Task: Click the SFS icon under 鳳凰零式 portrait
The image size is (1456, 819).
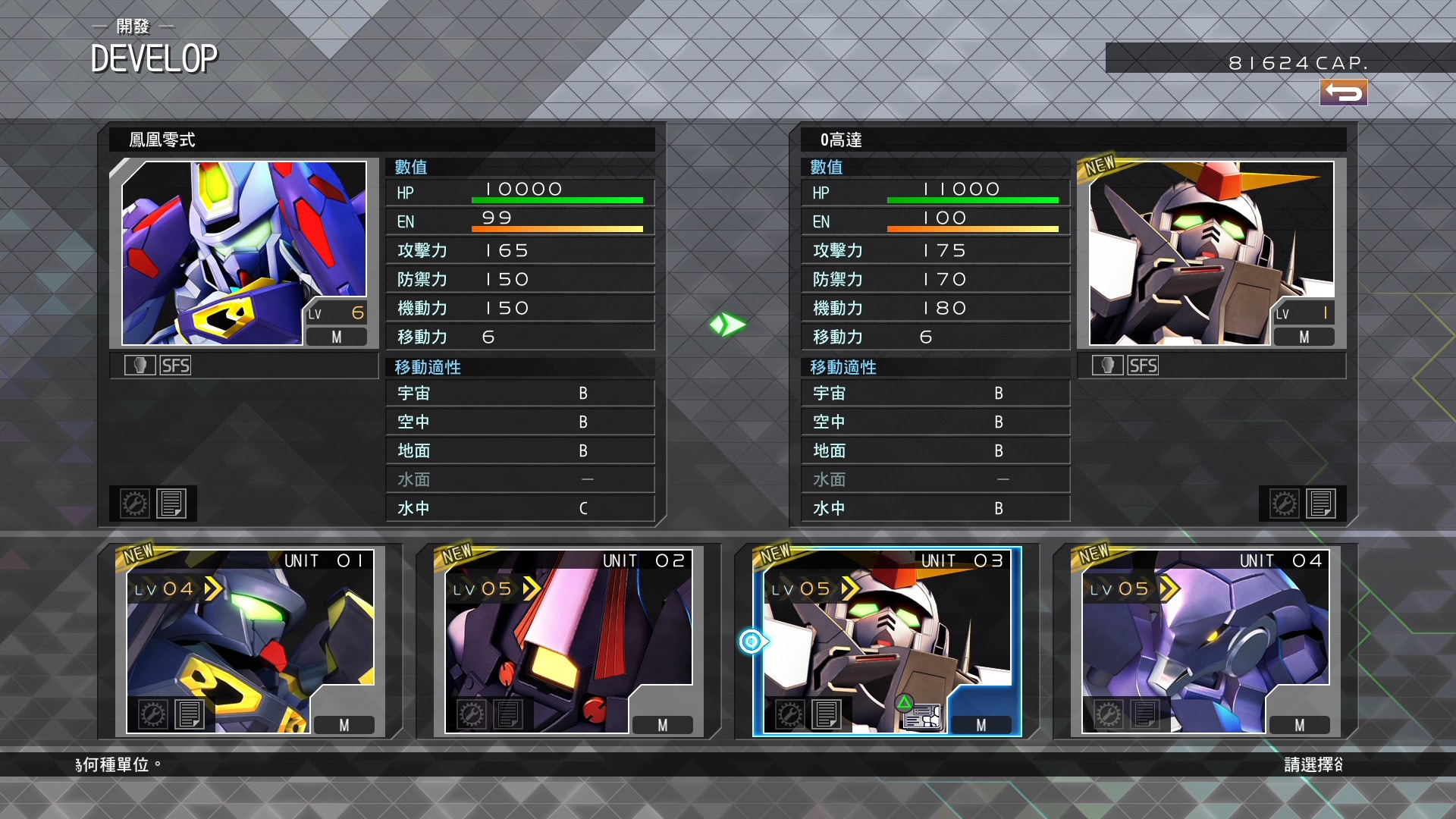Action: pos(175,366)
